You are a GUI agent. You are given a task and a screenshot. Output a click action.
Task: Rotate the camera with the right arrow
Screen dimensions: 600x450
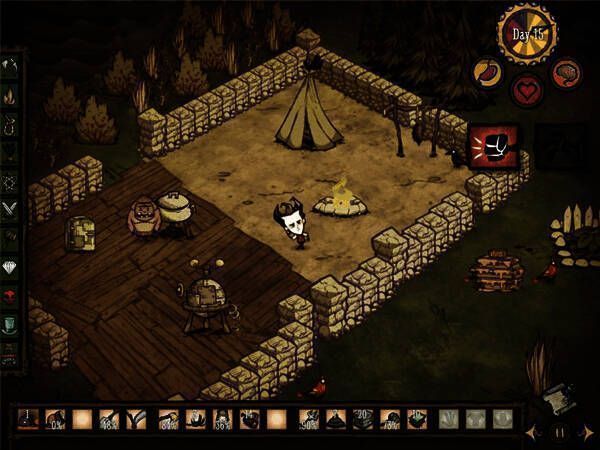point(588,433)
